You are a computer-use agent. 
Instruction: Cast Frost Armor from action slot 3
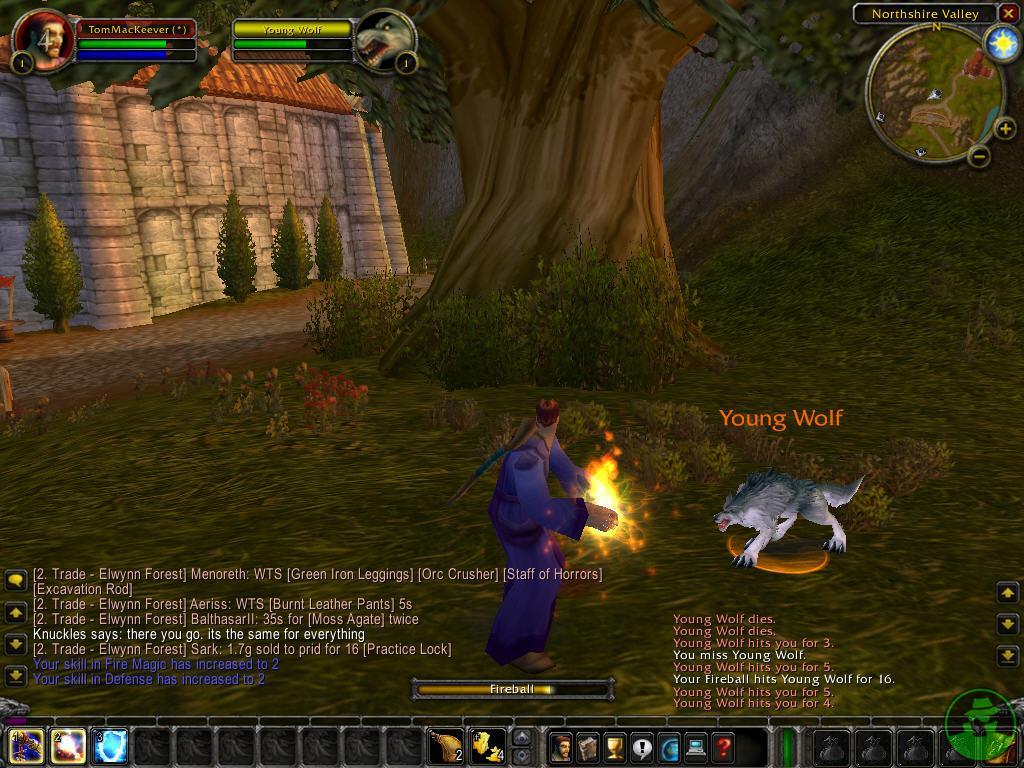coord(110,746)
